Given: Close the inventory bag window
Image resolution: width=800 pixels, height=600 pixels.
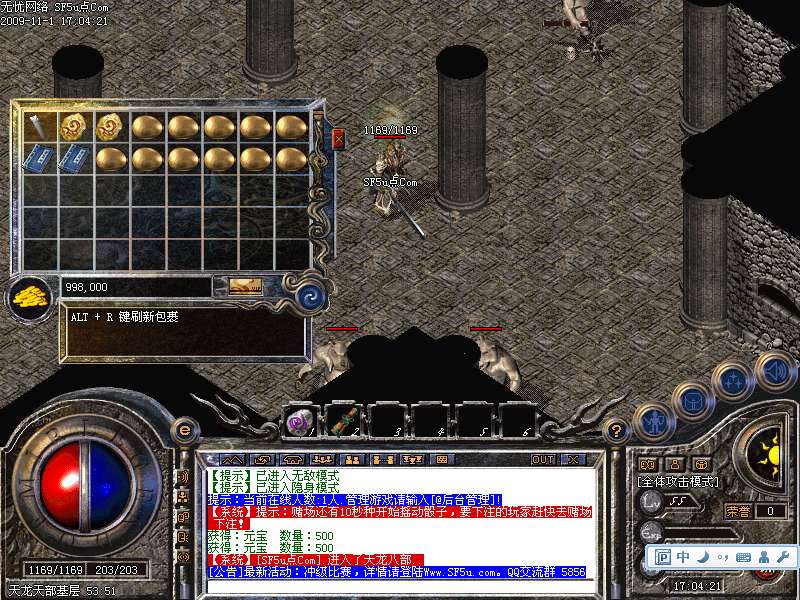Looking at the screenshot, I should [338, 137].
